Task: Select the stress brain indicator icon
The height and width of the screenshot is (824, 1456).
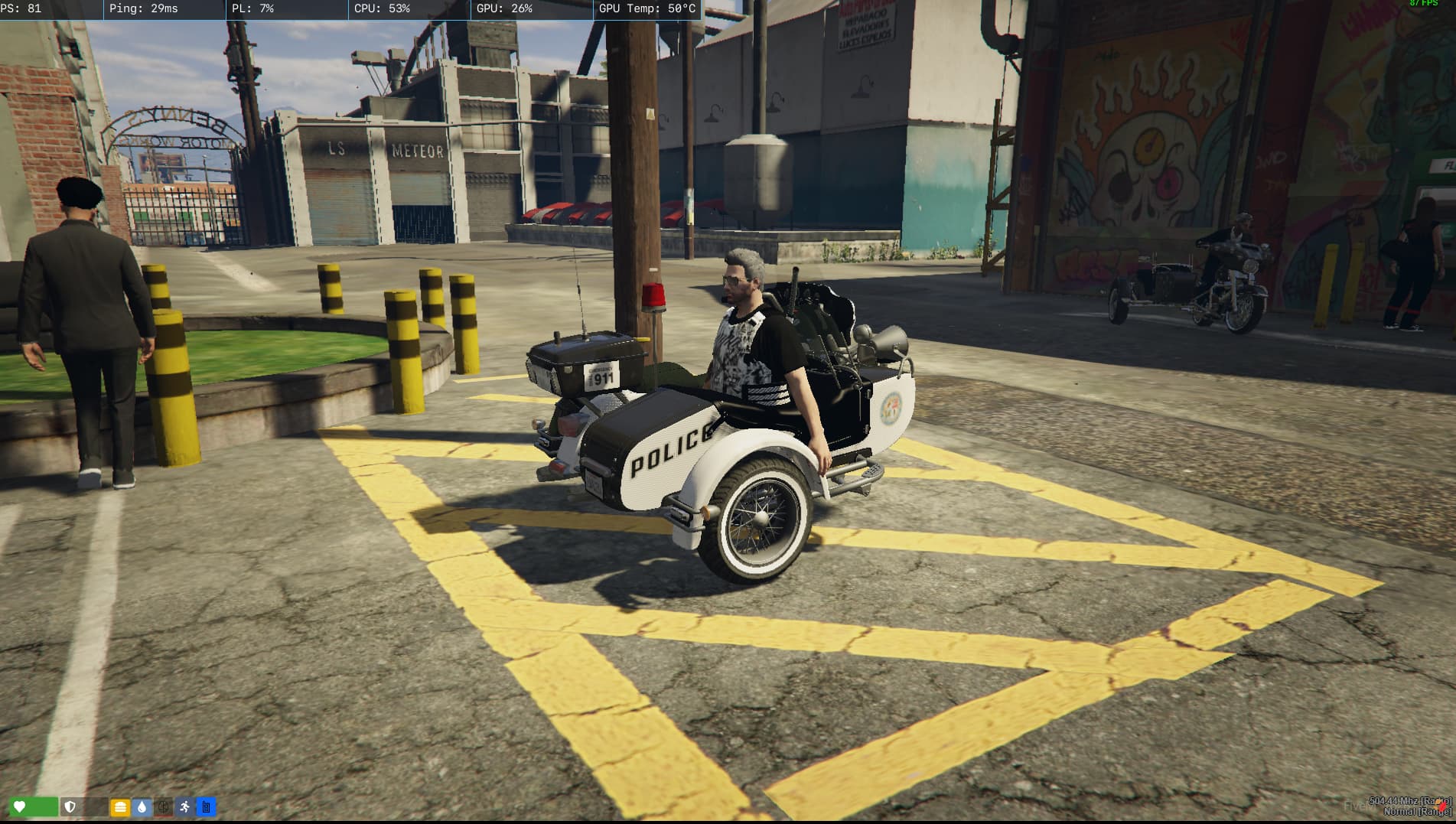Action: pyautogui.click(x=162, y=806)
